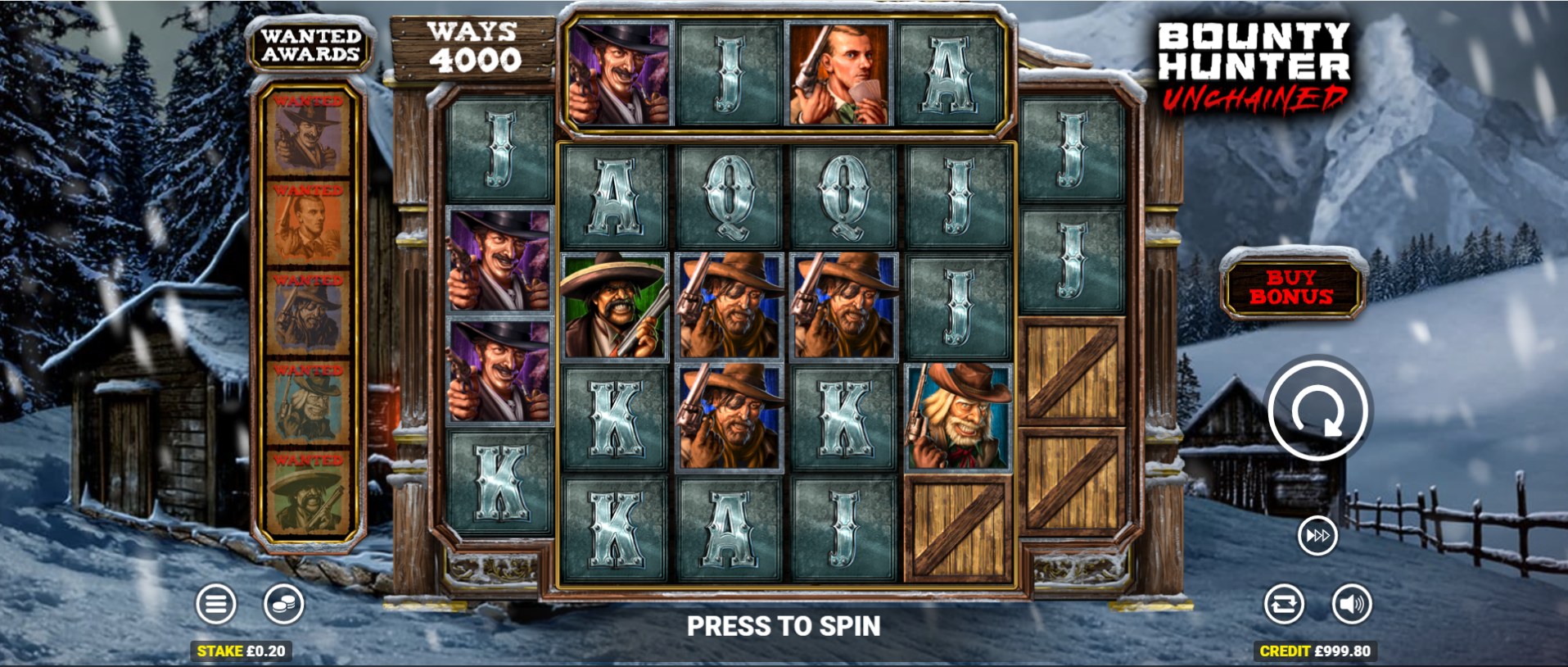Open the autoplay loop-arrows button
The height and width of the screenshot is (667, 1568).
click(x=1283, y=605)
